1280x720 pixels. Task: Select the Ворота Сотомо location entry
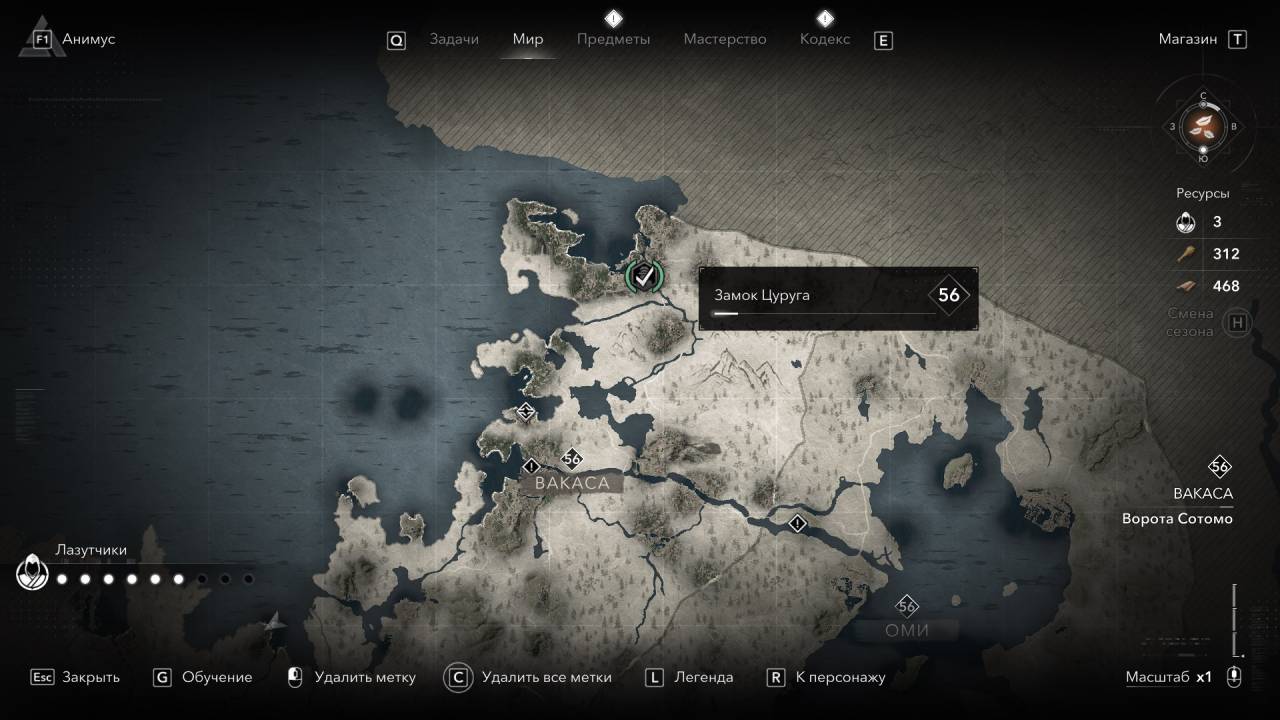pos(1177,519)
